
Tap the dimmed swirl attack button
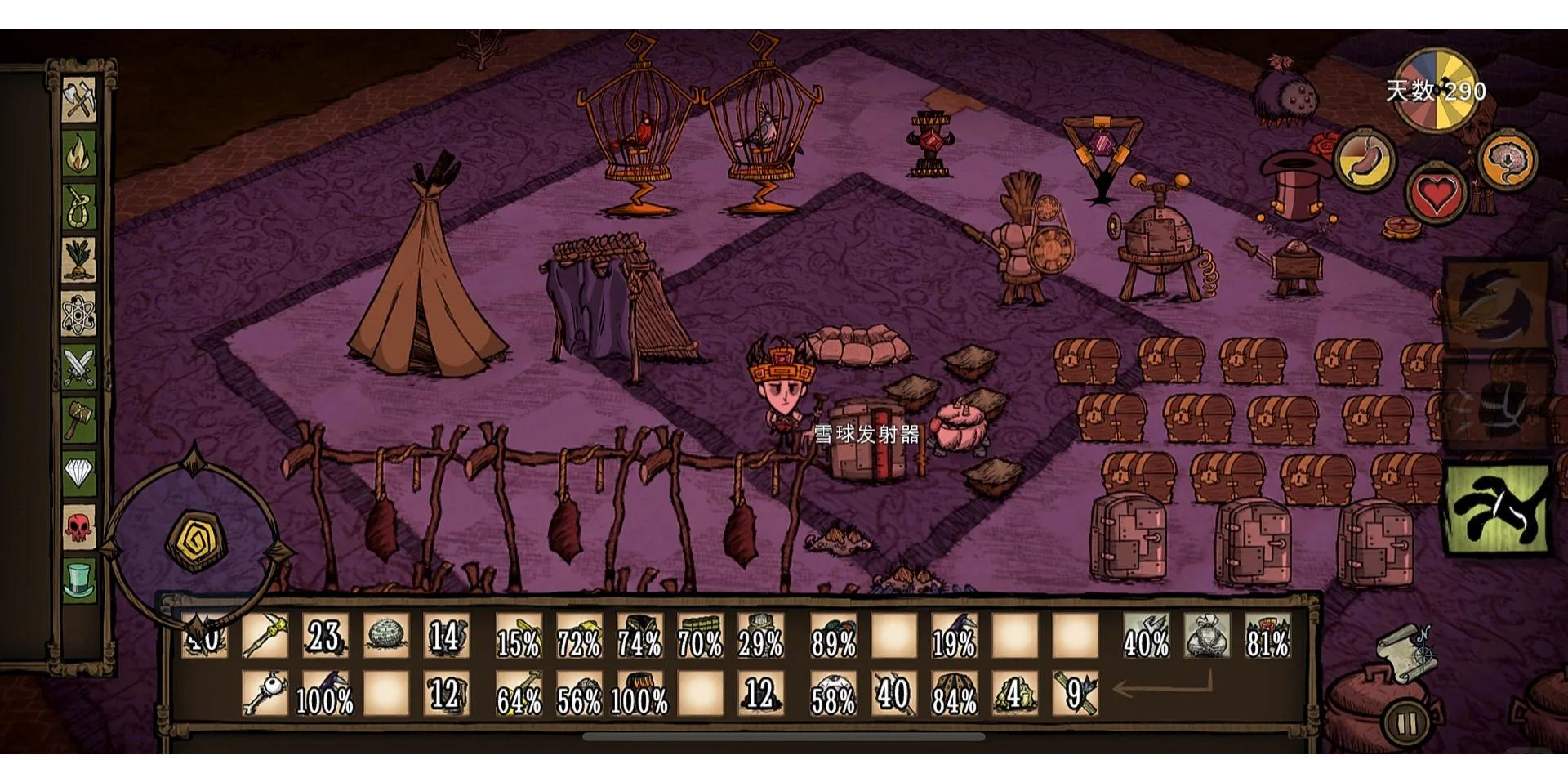1494,302
